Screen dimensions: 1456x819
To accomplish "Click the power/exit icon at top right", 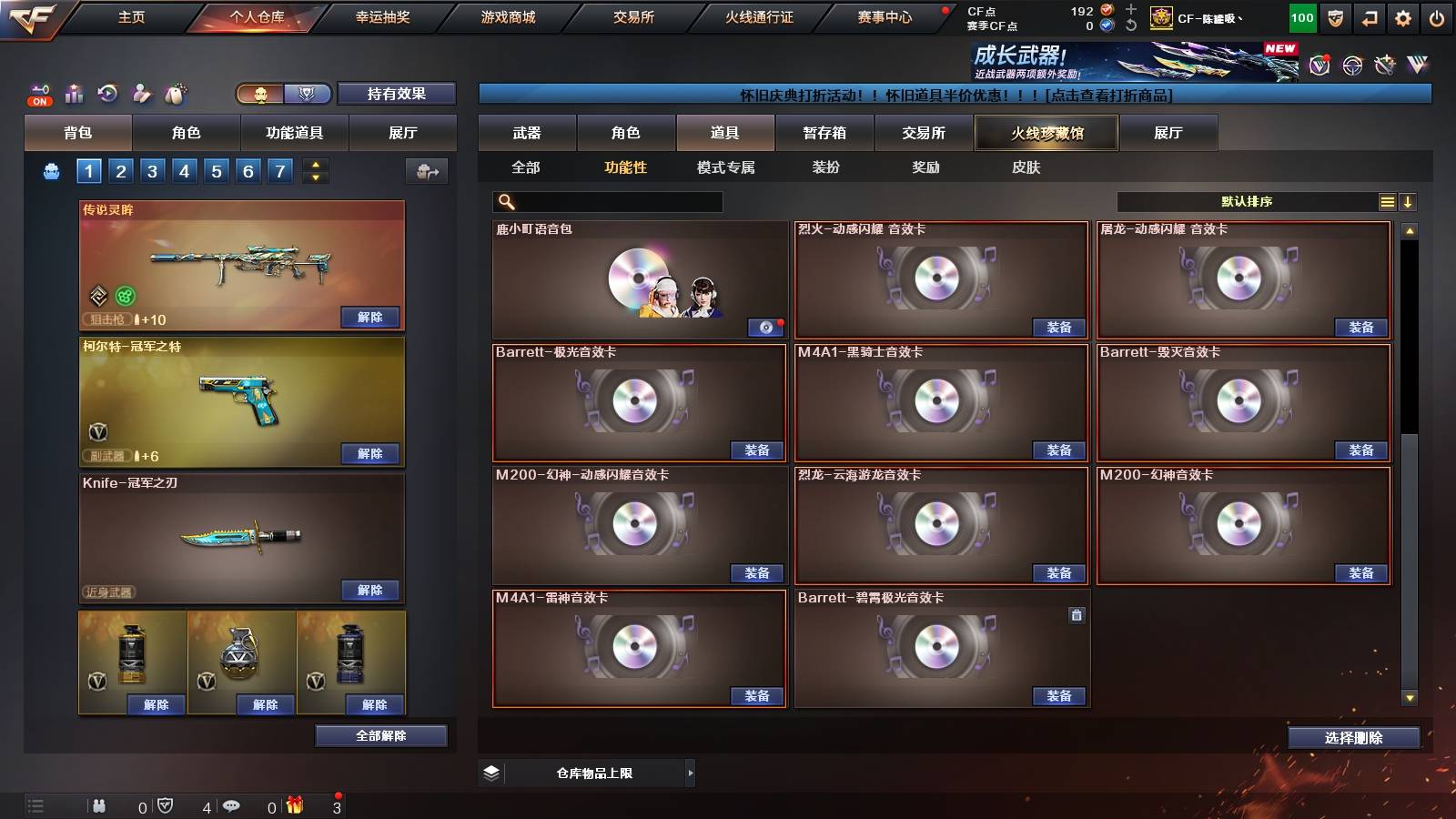I will coord(1438,16).
